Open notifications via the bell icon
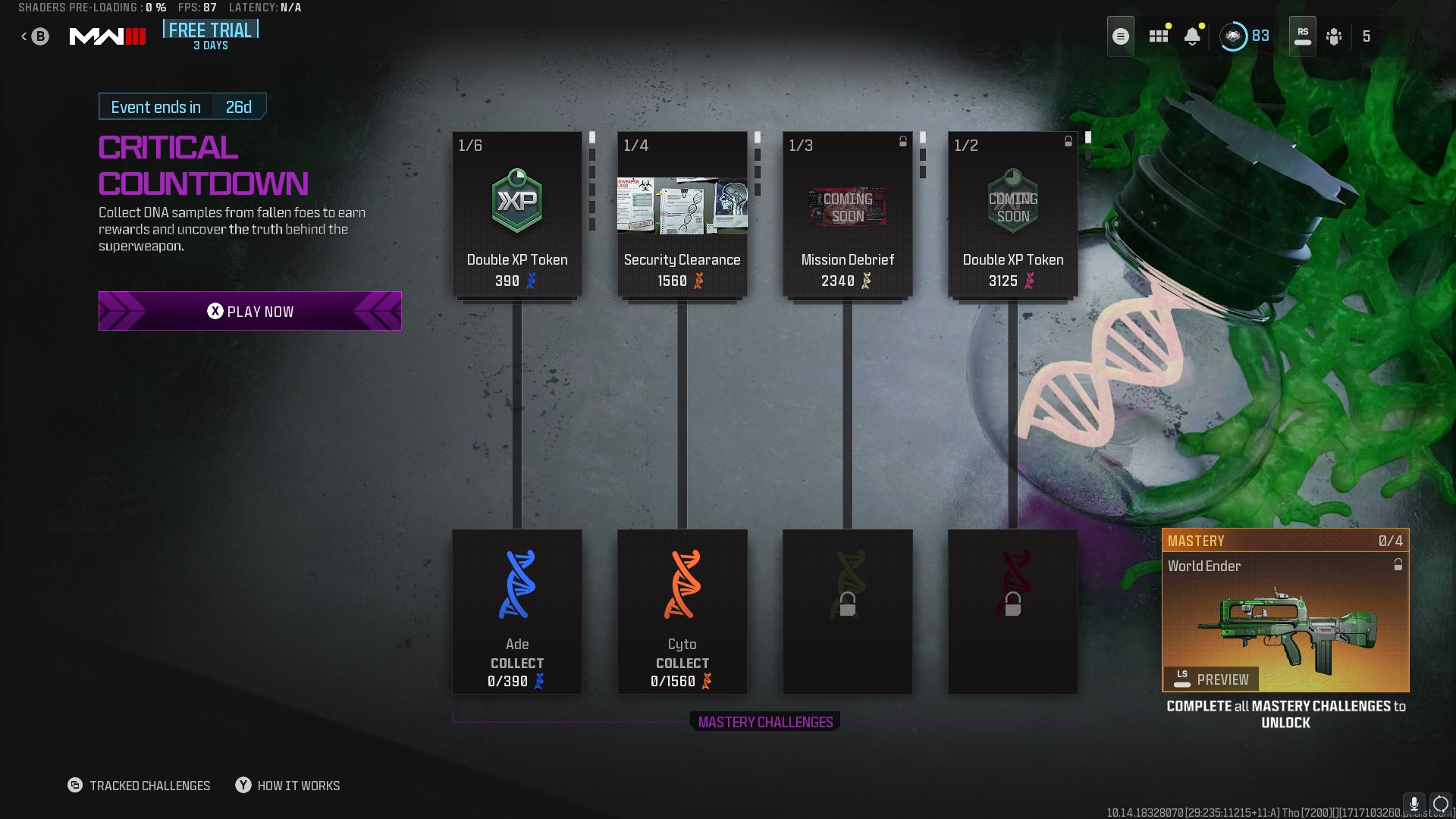The image size is (1456, 819). point(1193,36)
